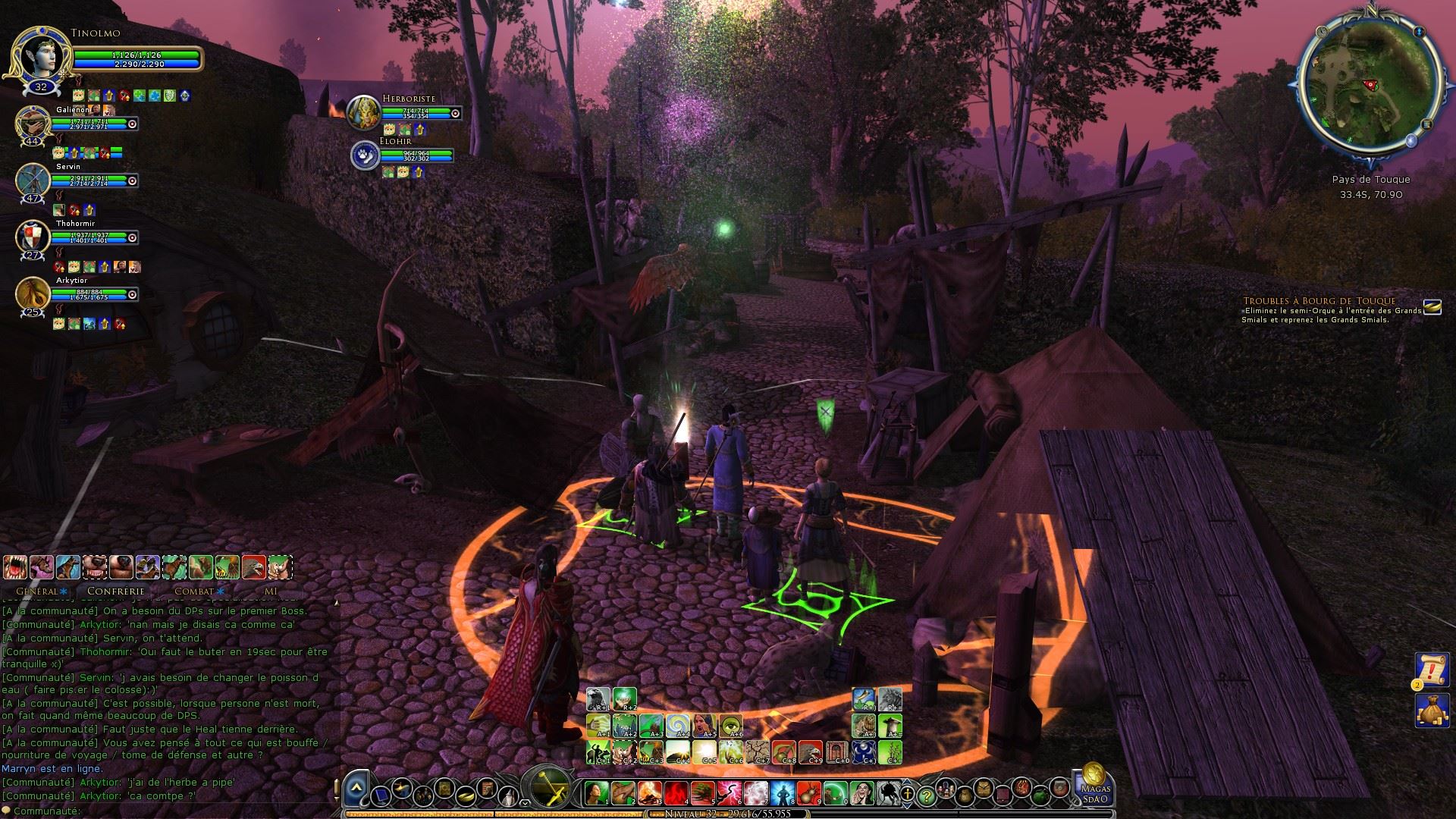Select party member Galienon's portrait

(x=33, y=123)
